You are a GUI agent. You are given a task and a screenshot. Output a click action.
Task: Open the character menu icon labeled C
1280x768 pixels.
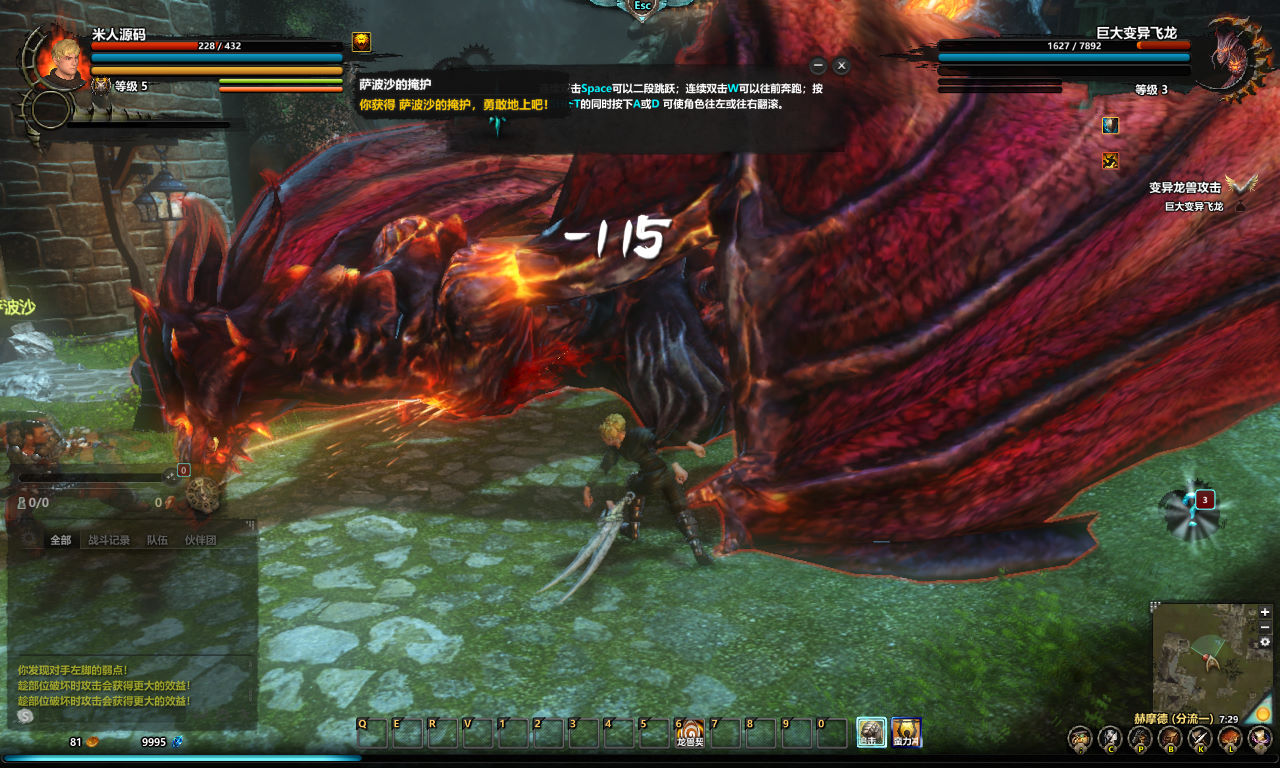1110,740
